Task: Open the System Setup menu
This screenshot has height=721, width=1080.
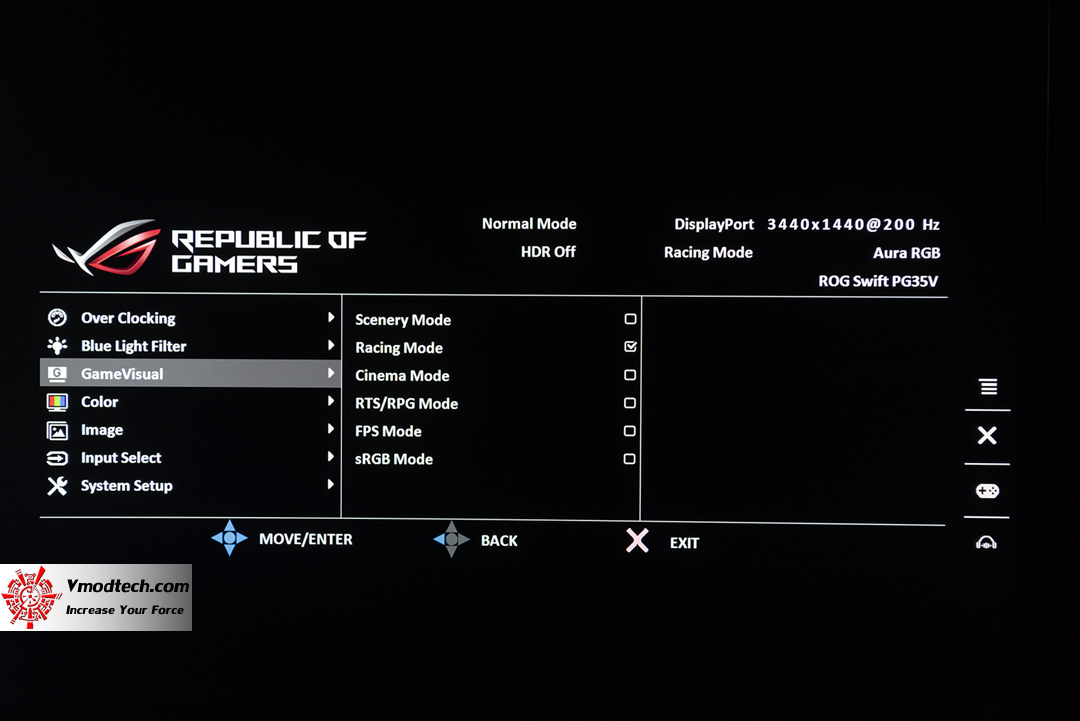Action: 126,486
